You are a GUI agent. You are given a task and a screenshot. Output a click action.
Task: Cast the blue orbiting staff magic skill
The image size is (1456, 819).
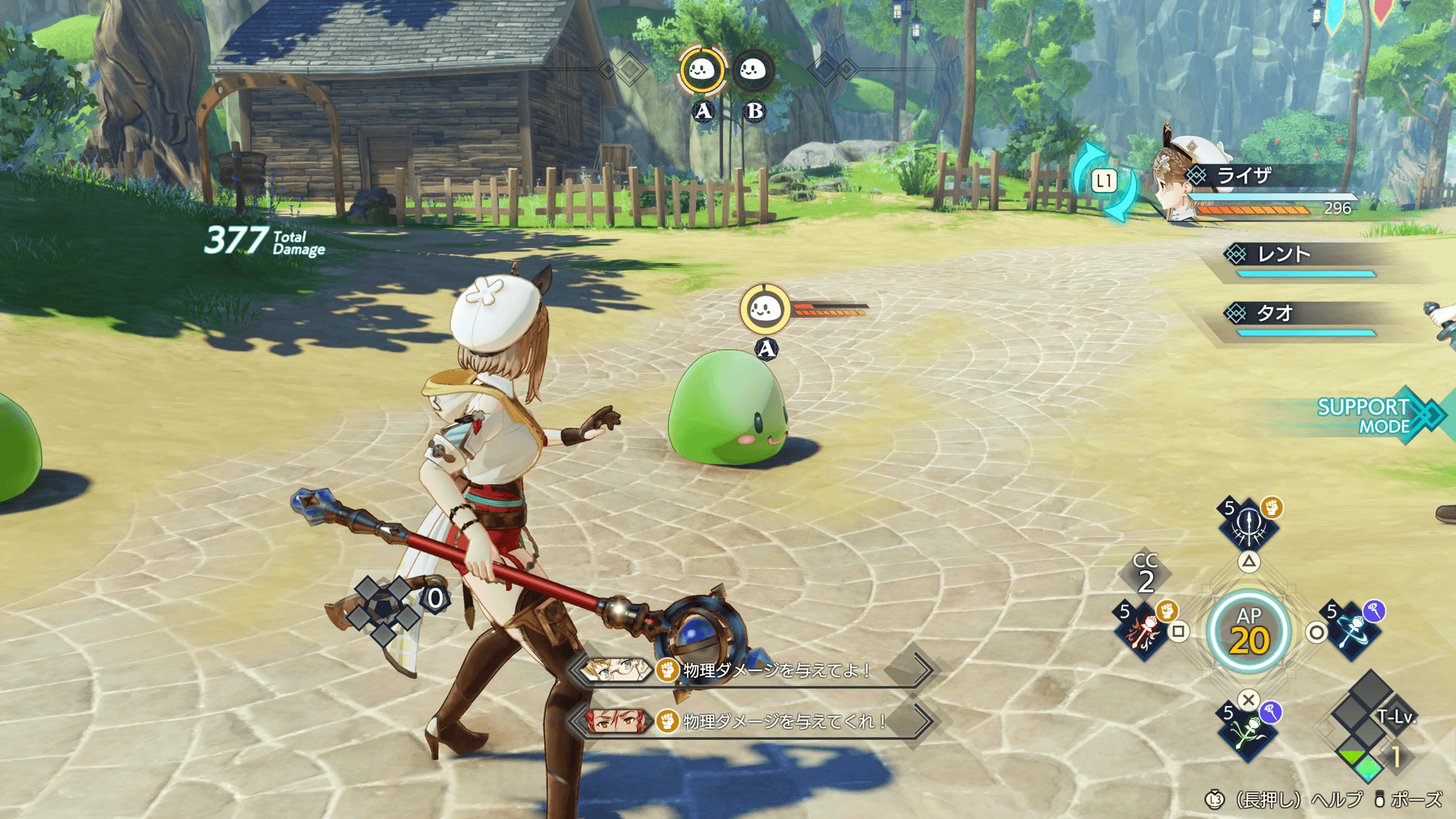coord(1354,630)
